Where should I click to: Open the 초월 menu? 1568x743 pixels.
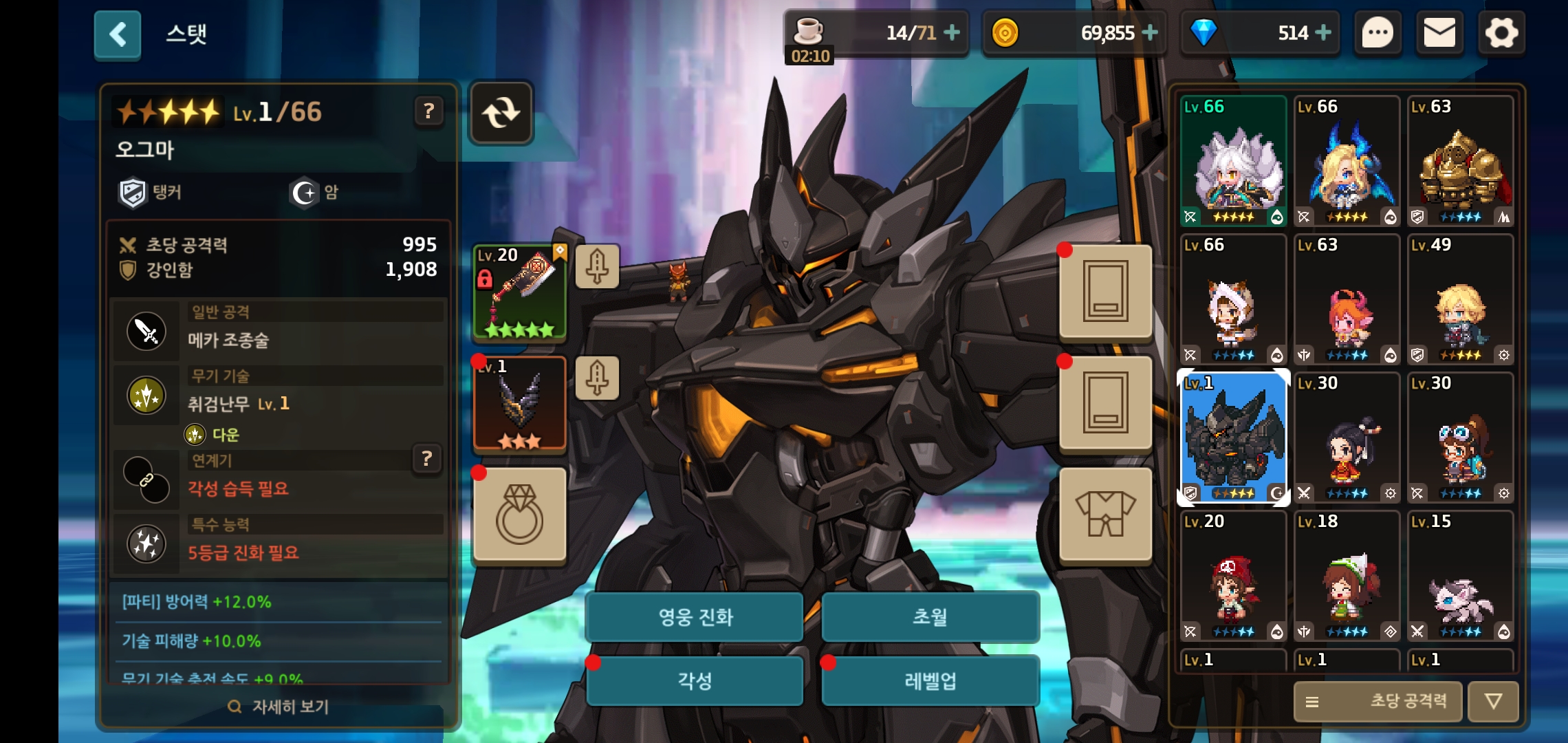click(x=930, y=616)
